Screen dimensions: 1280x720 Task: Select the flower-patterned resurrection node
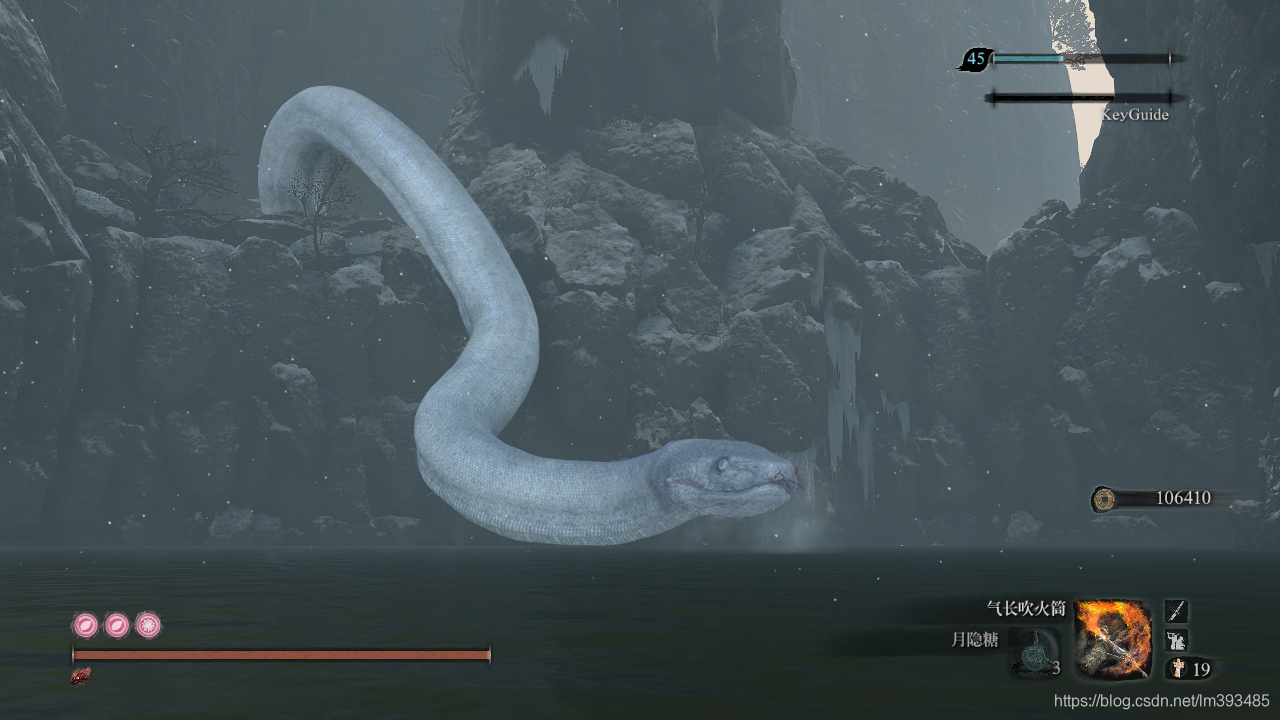[x=148, y=626]
